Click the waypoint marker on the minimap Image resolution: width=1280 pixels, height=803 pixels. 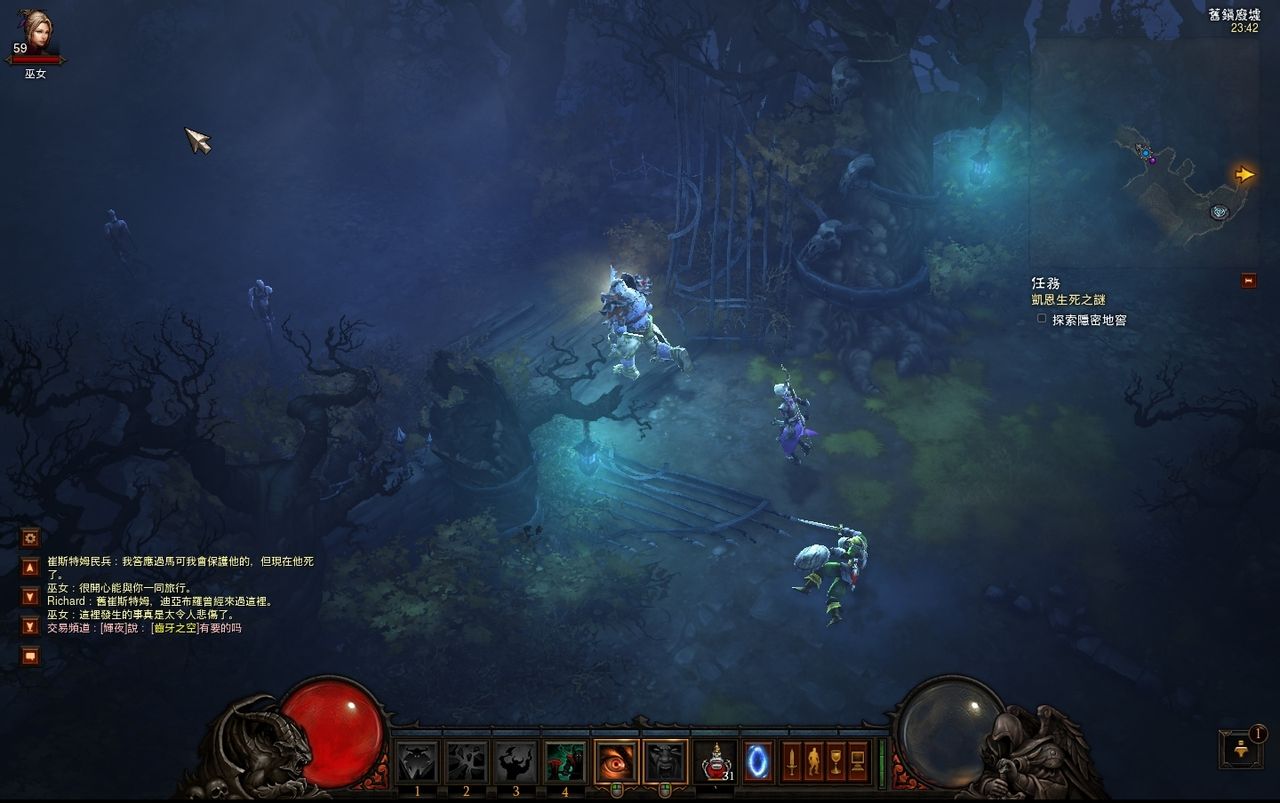pos(1218,211)
